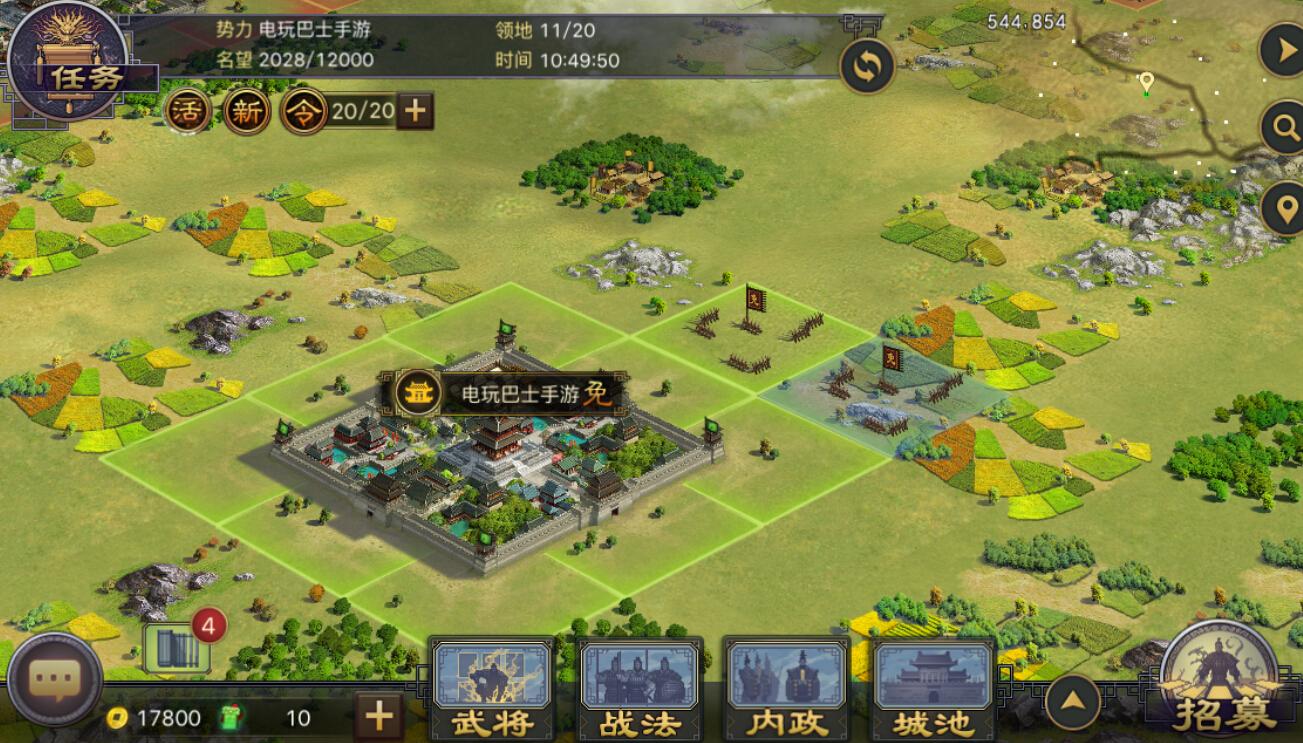Open the location pin button
The width and height of the screenshot is (1303, 743).
pos(1281,208)
